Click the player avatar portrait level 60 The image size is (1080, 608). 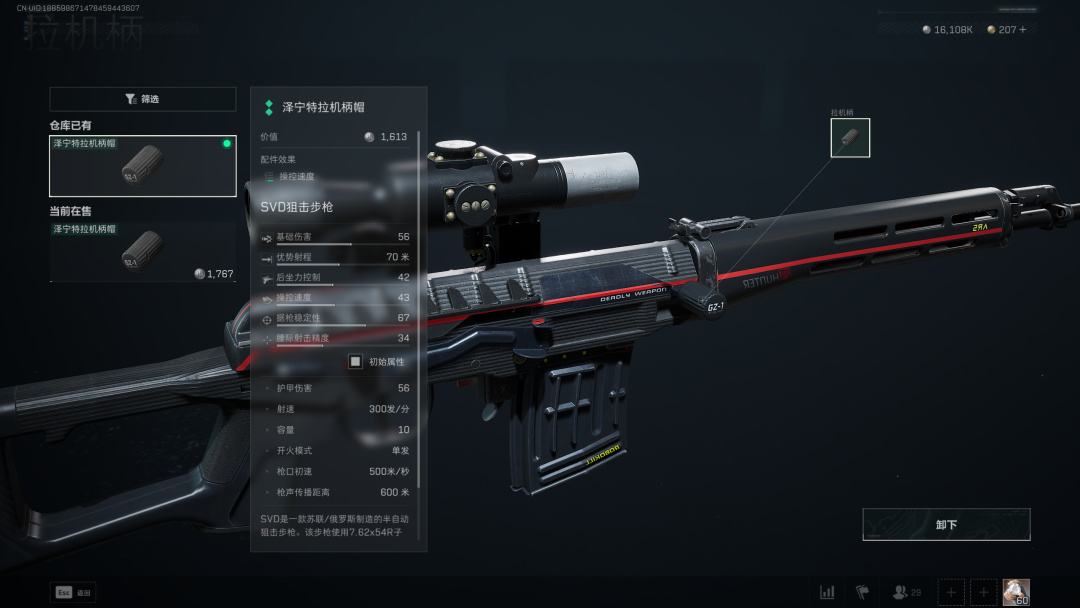click(x=1016, y=592)
